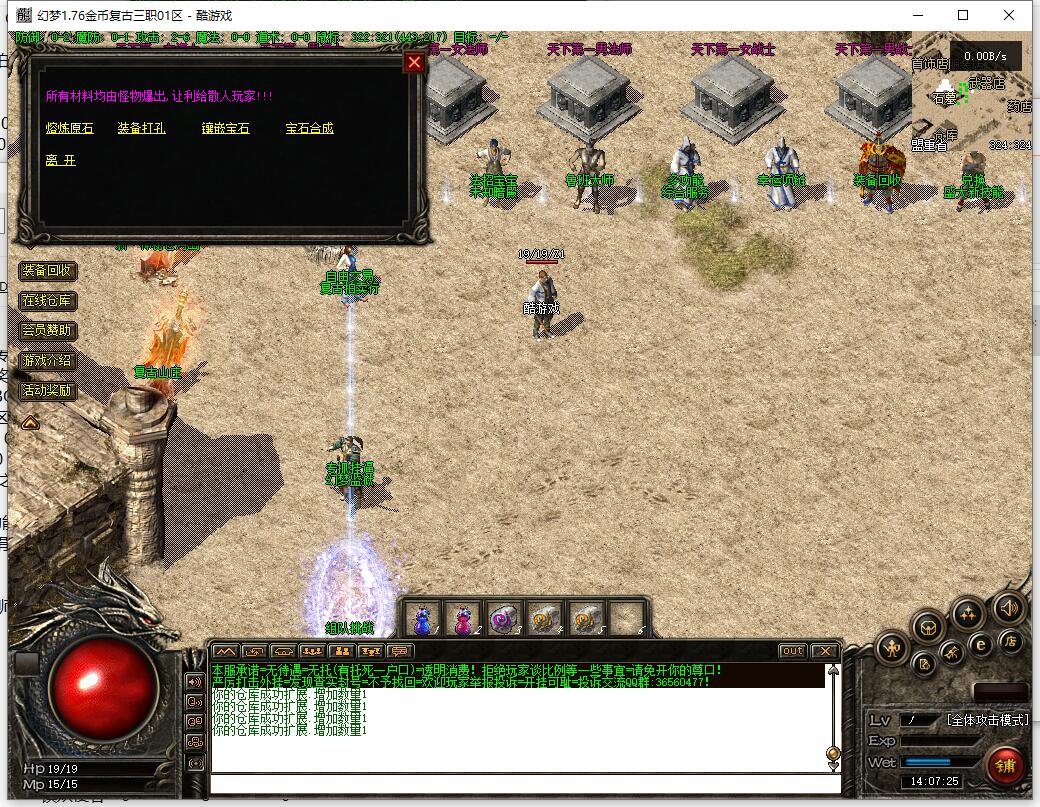
Task: Click the chat window's out button
Action: pos(792,651)
